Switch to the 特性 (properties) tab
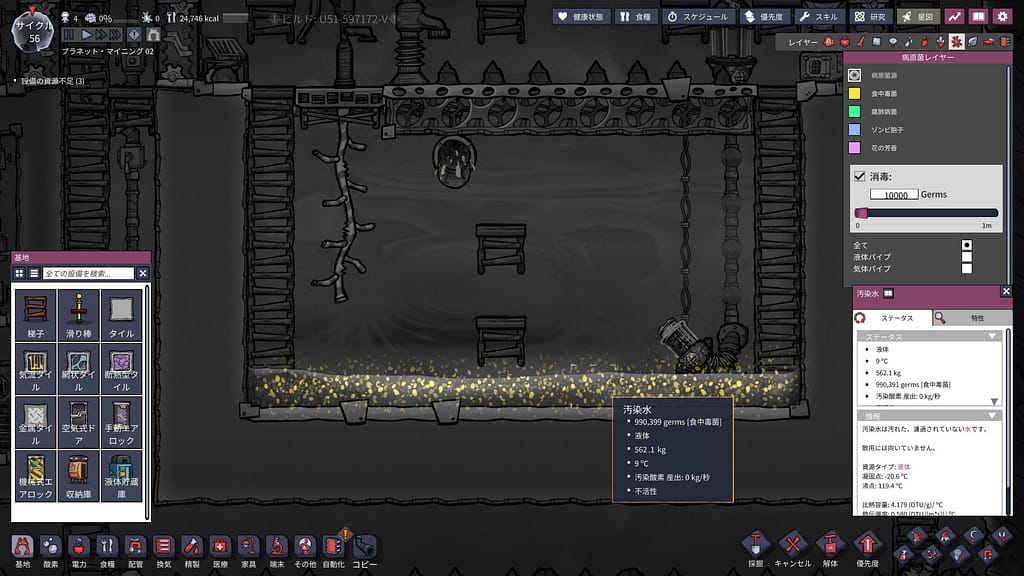The width and height of the screenshot is (1024, 576). pyautogui.click(x=972, y=317)
